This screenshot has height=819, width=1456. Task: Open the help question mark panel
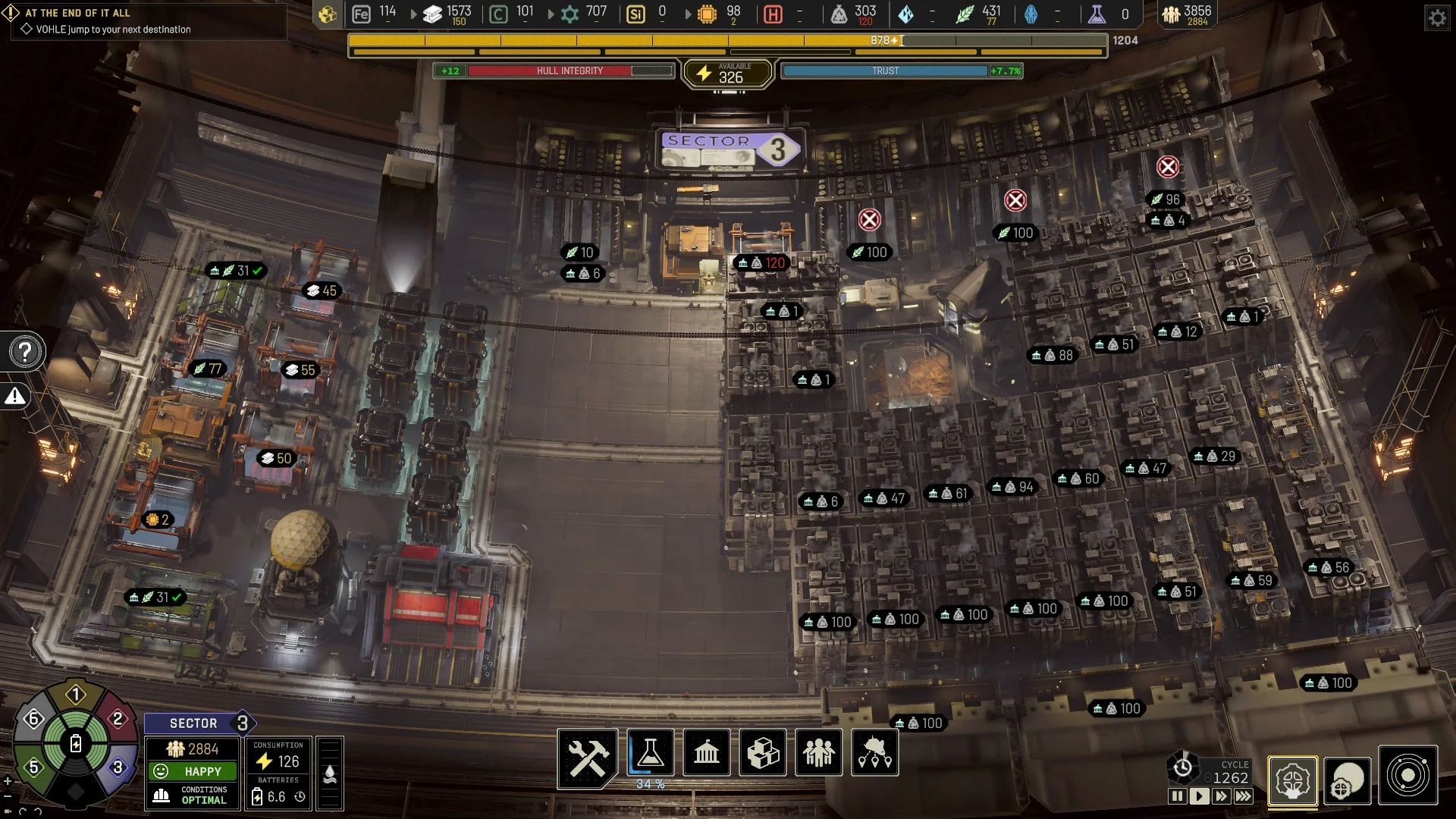click(25, 352)
